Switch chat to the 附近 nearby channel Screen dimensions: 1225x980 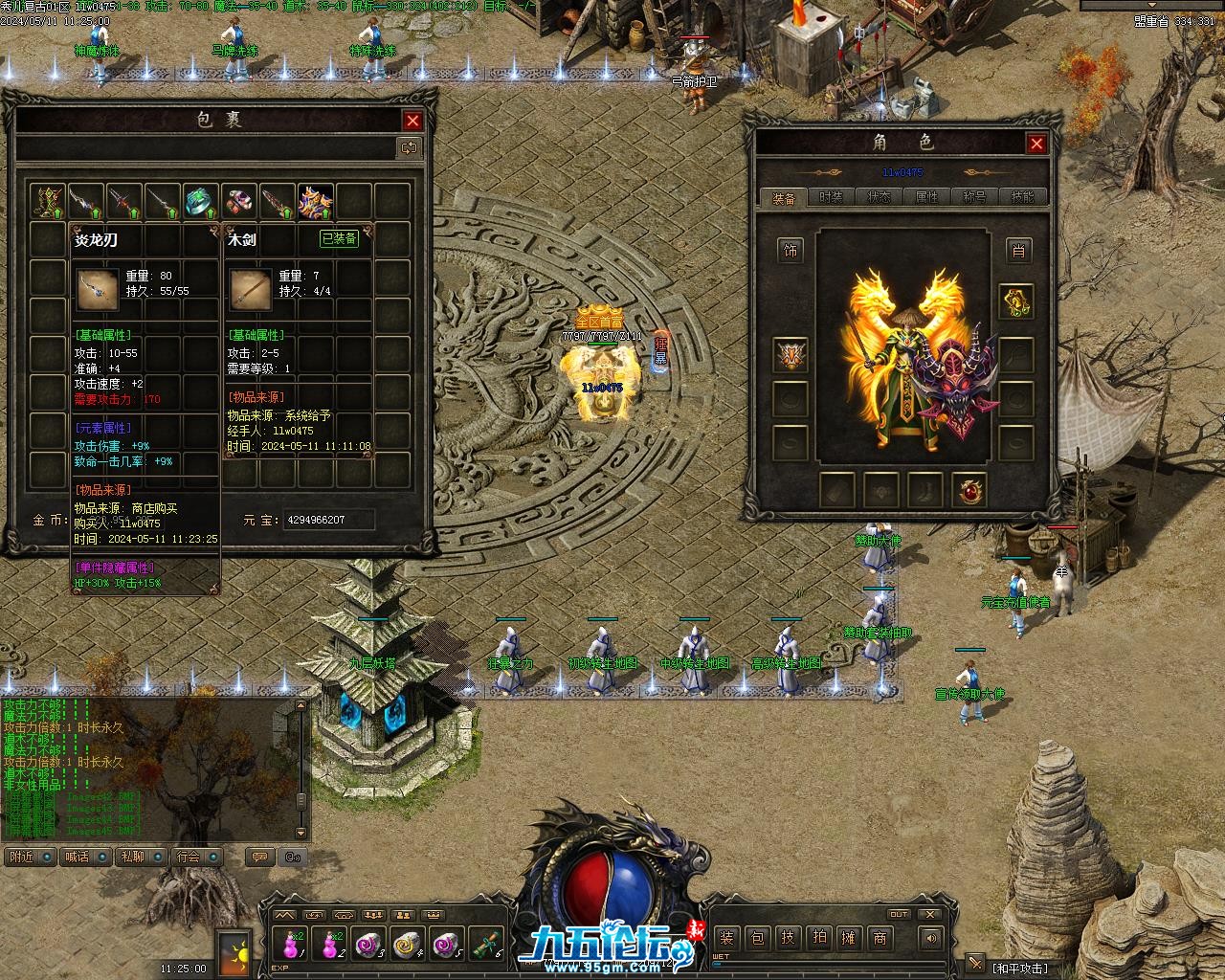click(x=22, y=857)
